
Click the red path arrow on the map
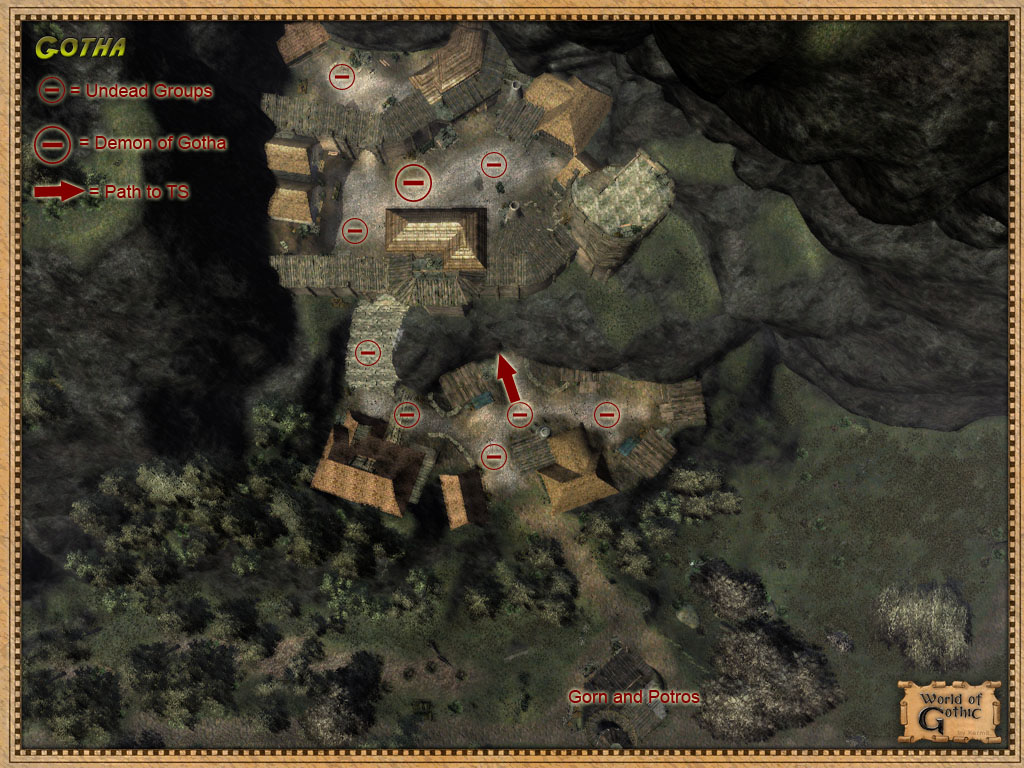click(509, 379)
